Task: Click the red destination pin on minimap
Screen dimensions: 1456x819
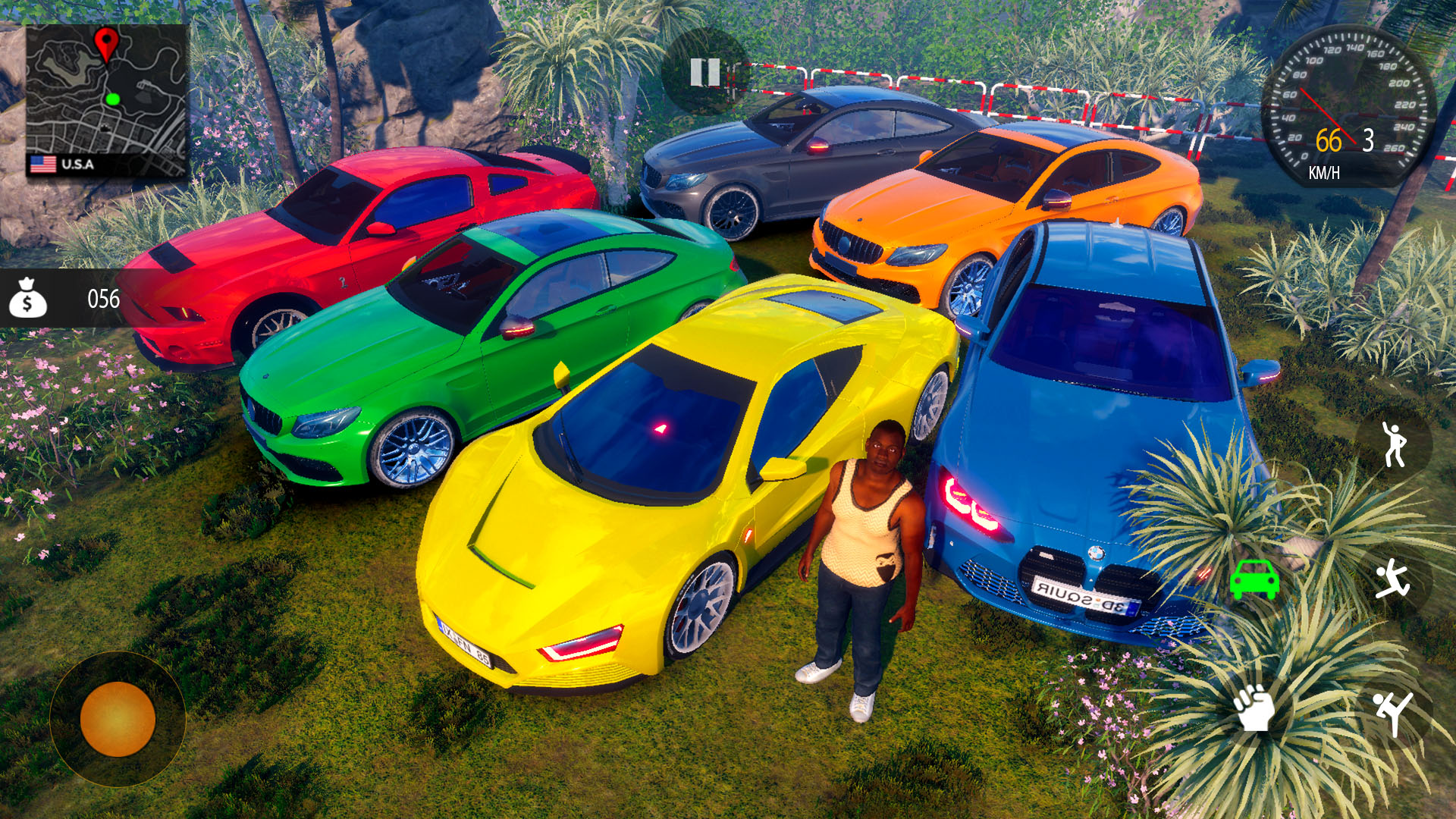Action: pyautogui.click(x=106, y=42)
